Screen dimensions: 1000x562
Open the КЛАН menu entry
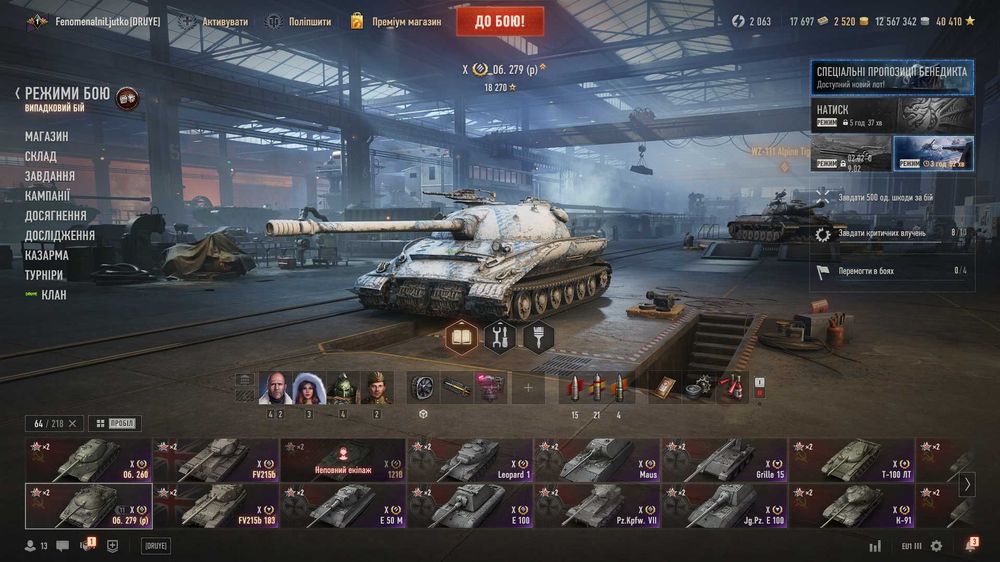54,295
